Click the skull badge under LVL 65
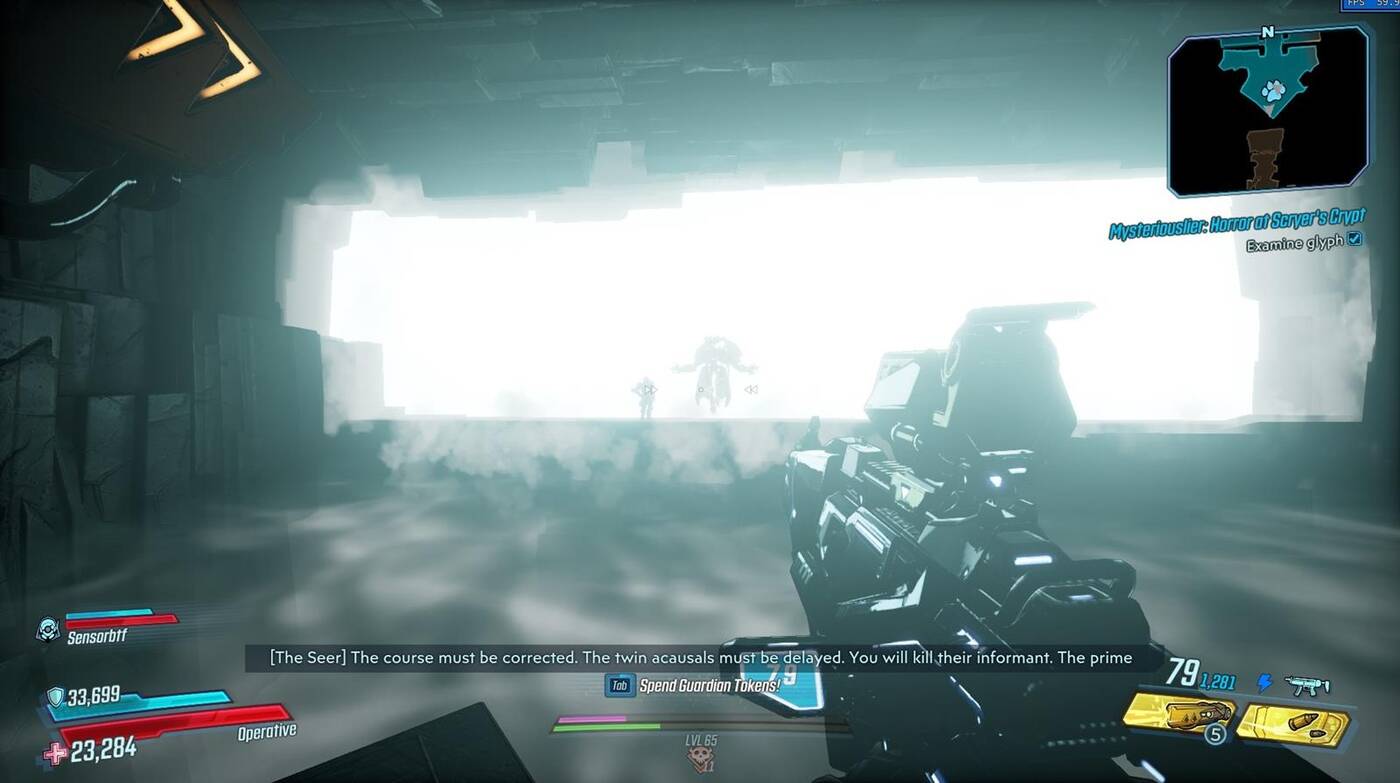Screen dimensions: 1400x783 [x=701, y=761]
